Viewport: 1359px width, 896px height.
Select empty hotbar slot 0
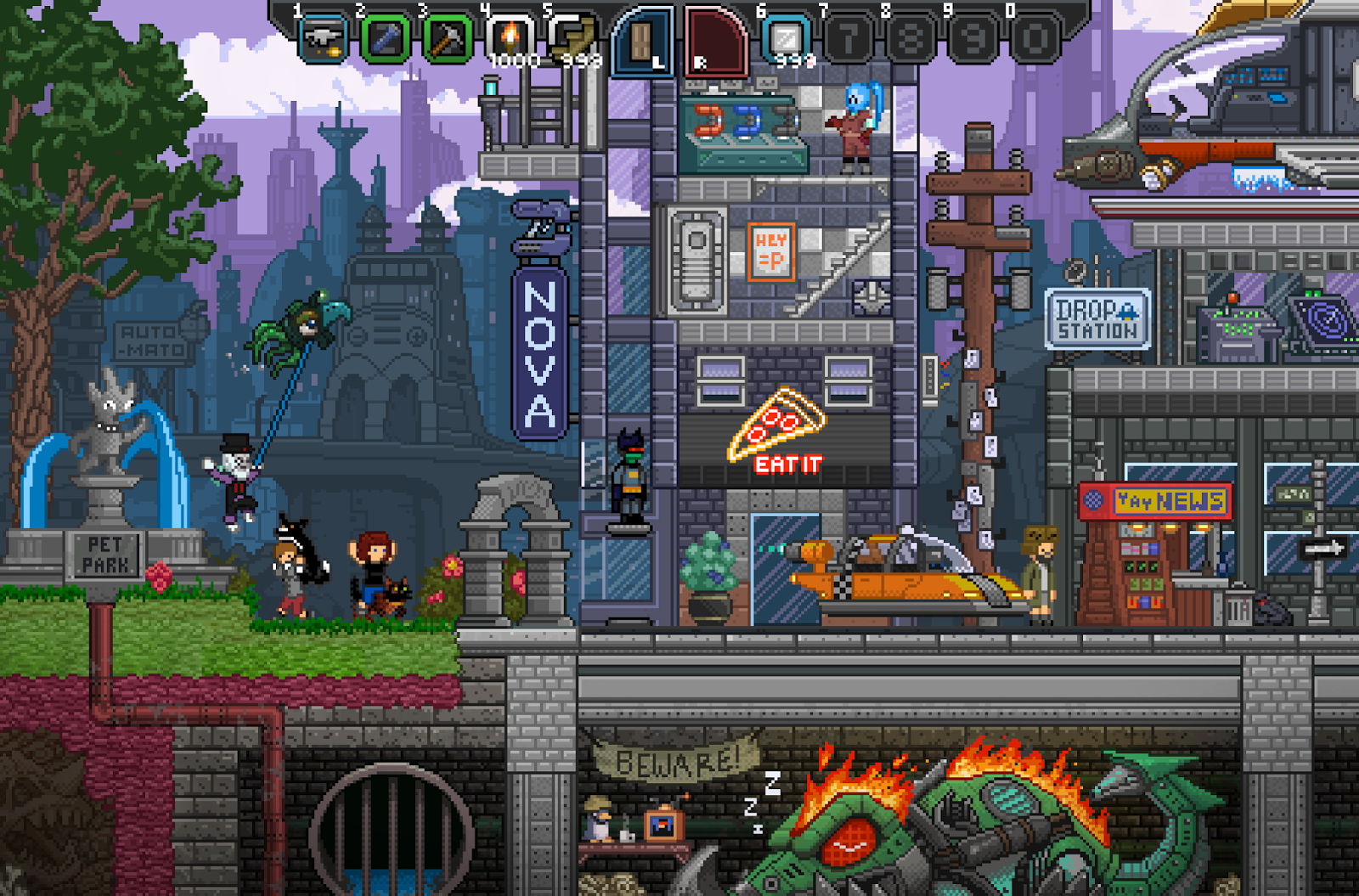(1034, 39)
